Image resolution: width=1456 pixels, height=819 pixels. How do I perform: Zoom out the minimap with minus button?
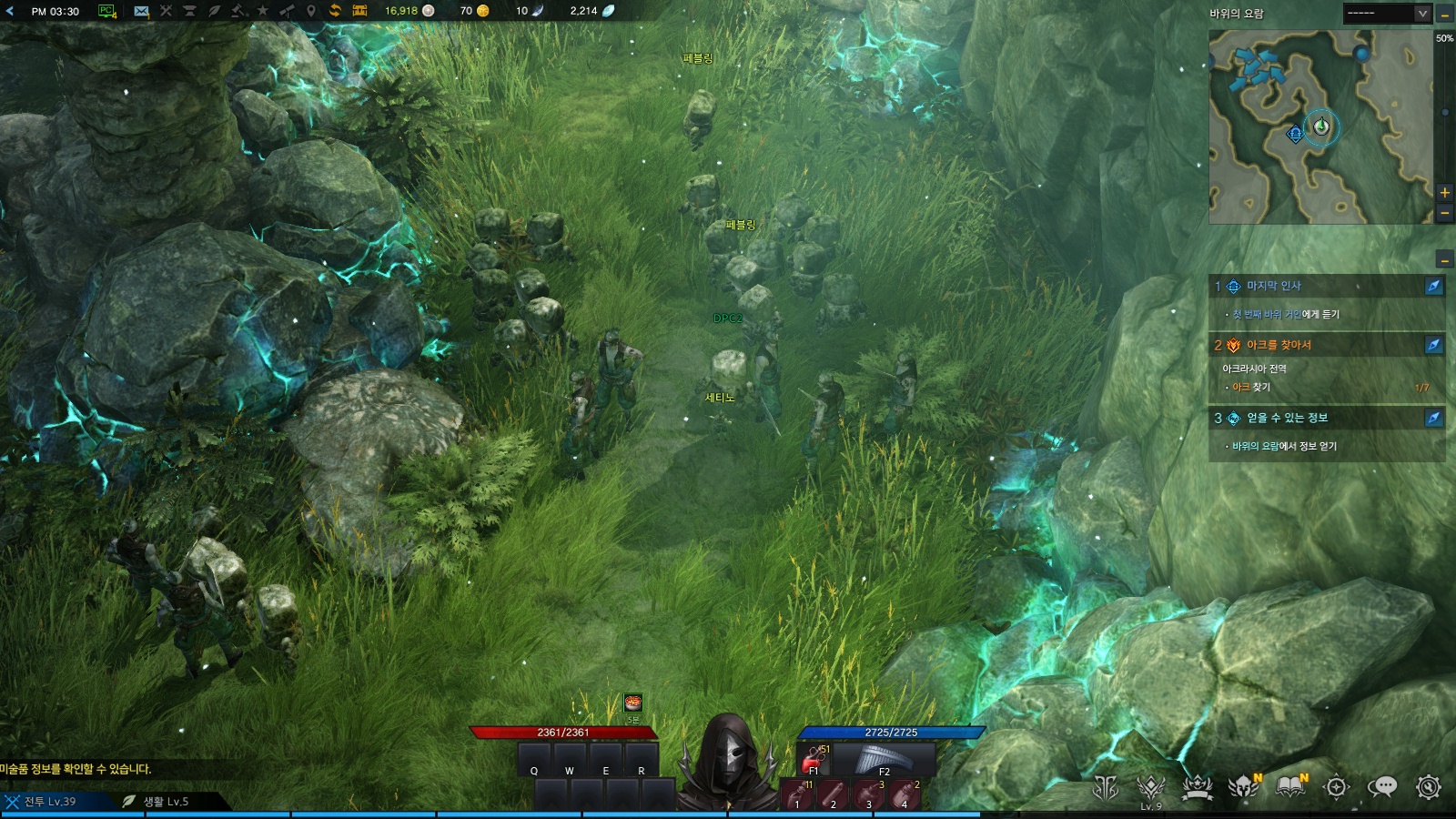(1444, 214)
